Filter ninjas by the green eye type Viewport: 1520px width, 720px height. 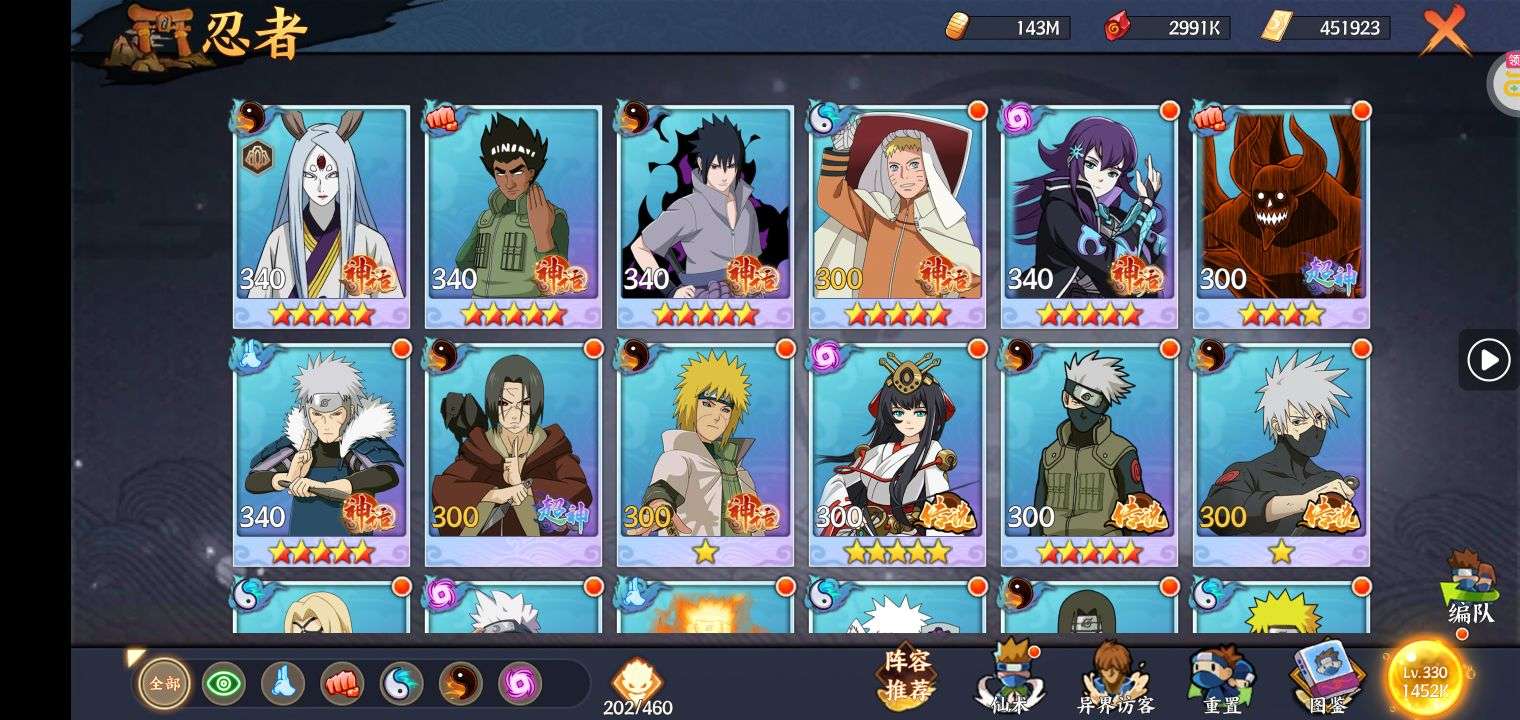(224, 684)
